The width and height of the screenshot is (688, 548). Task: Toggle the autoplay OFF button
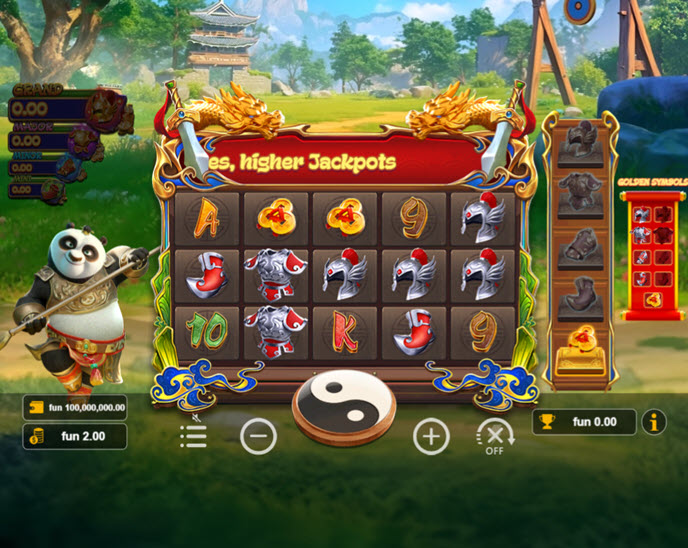tap(493, 437)
